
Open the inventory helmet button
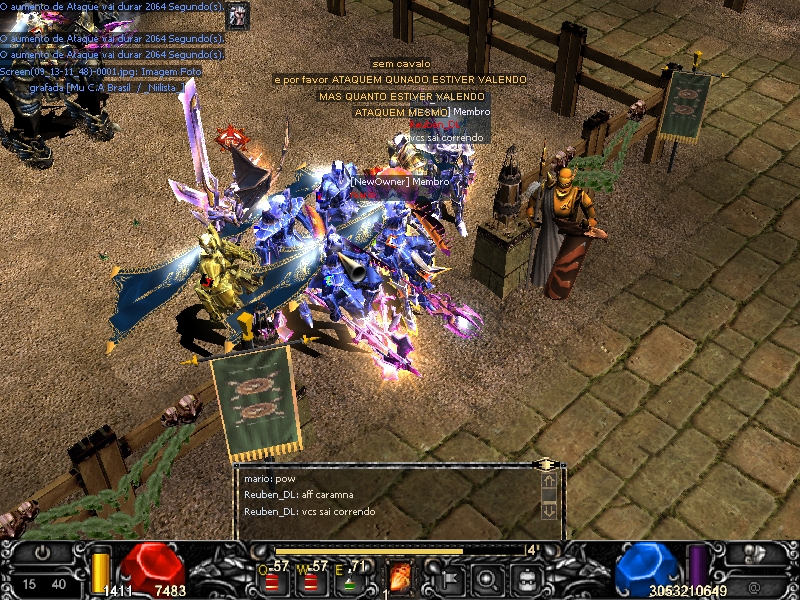pyautogui.click(x=527, y=577)
